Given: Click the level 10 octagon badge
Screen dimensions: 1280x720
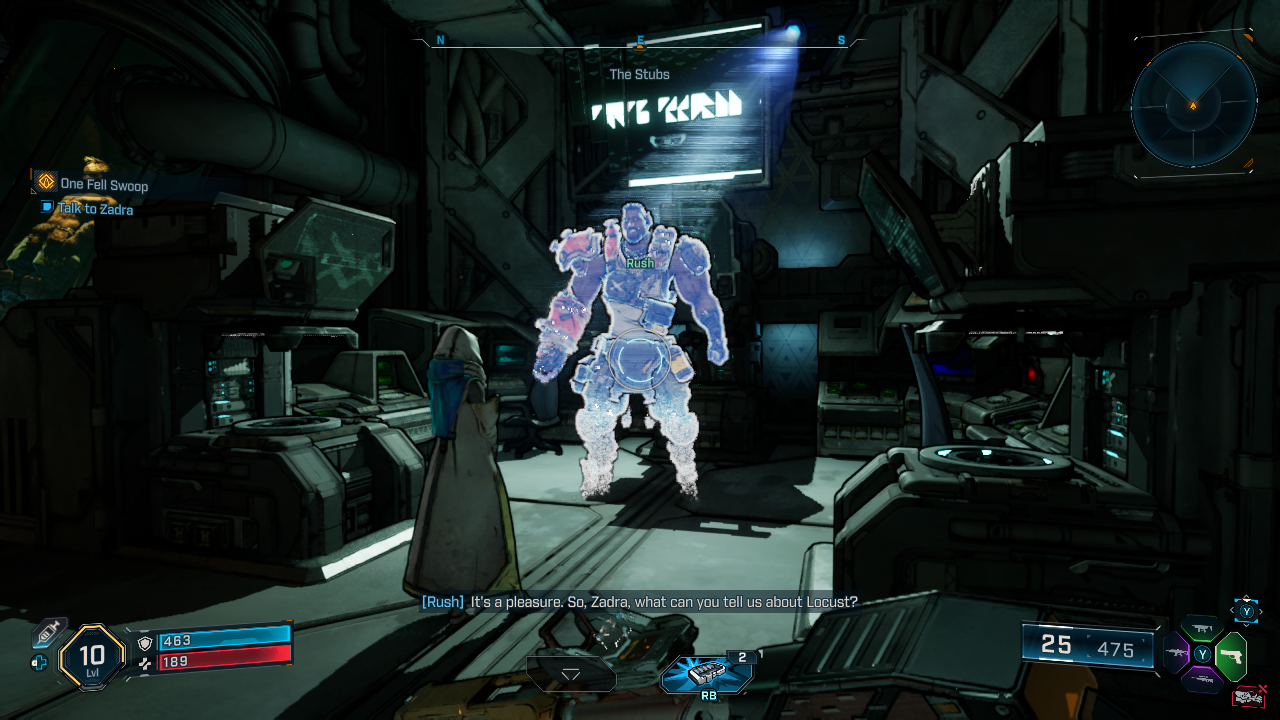Looking at the screenshot, I should (x=92, y=657).
